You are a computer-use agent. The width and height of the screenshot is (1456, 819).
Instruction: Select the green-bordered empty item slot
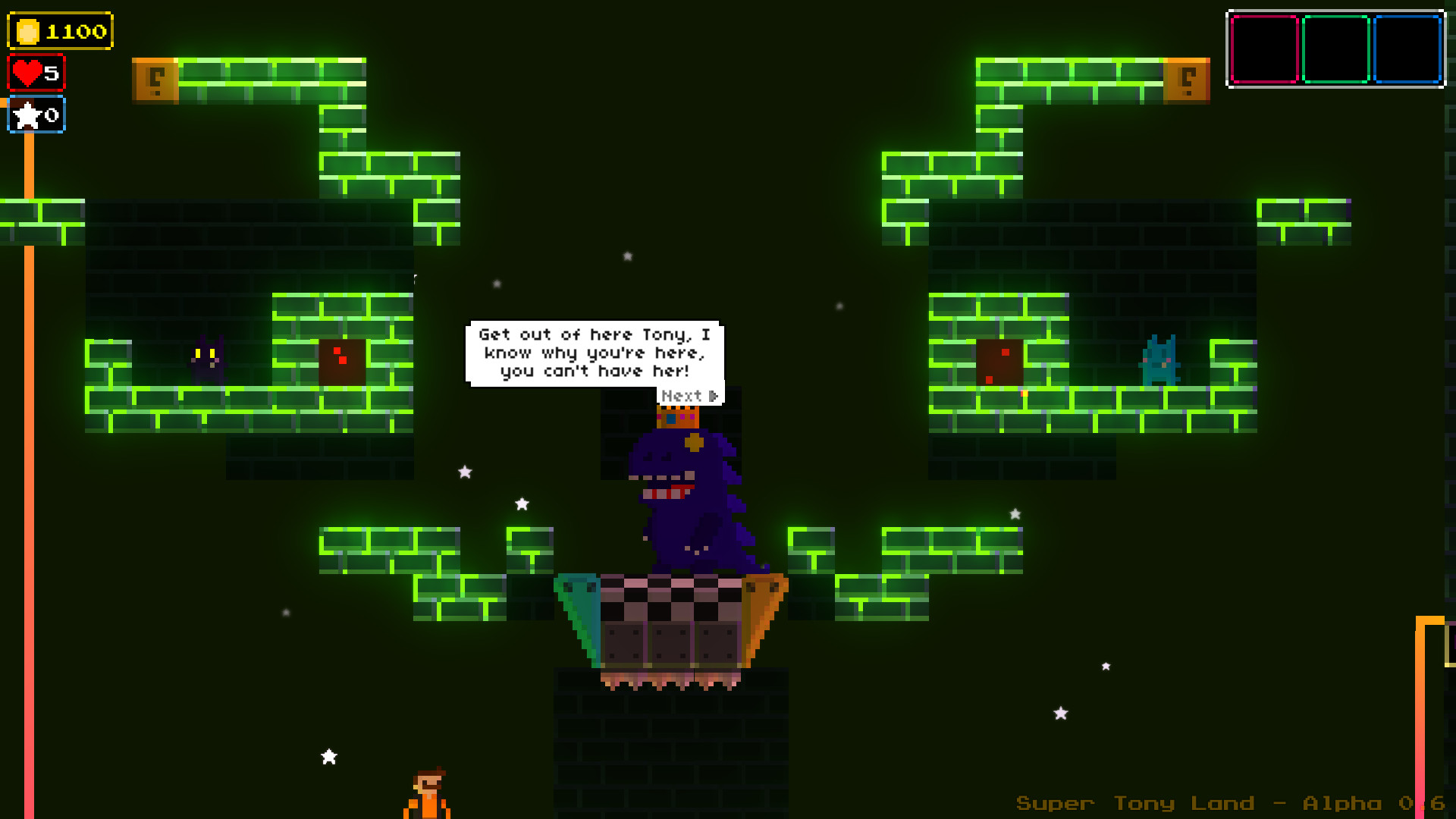pyautogui.click(x=1335, y=49)
